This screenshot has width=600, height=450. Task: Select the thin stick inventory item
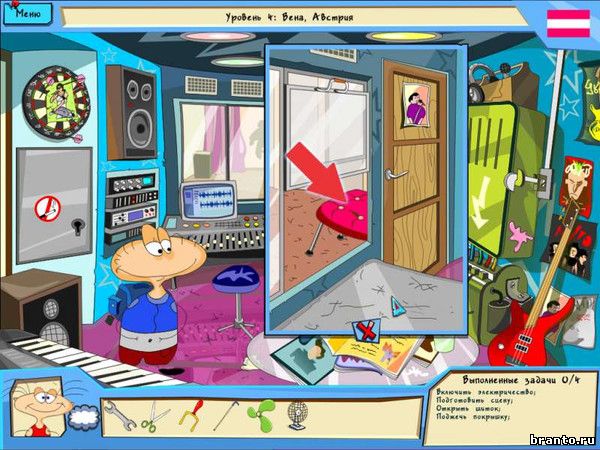227,414
